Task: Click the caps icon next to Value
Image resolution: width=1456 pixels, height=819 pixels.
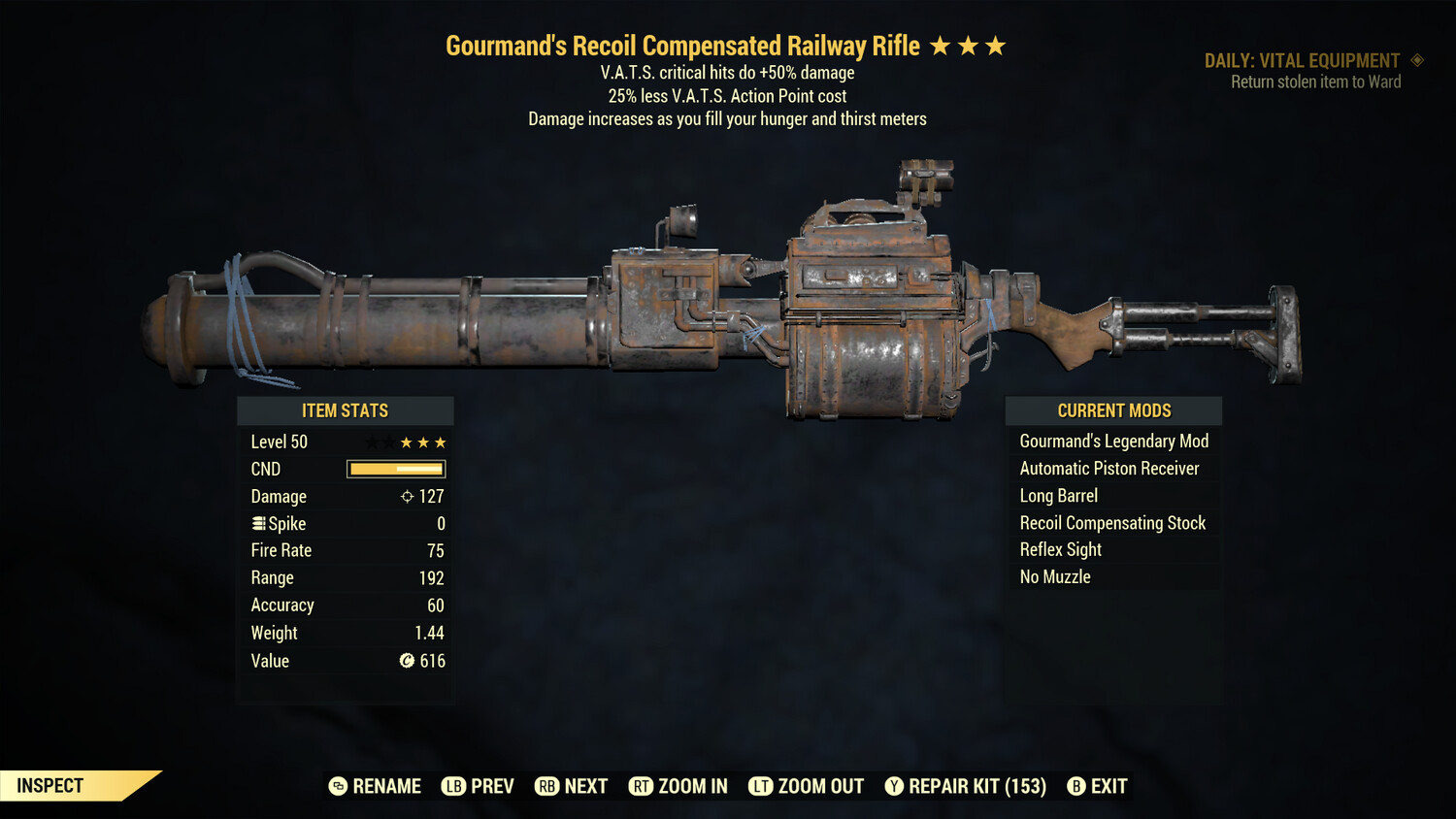Action: [x=409, y=661]
